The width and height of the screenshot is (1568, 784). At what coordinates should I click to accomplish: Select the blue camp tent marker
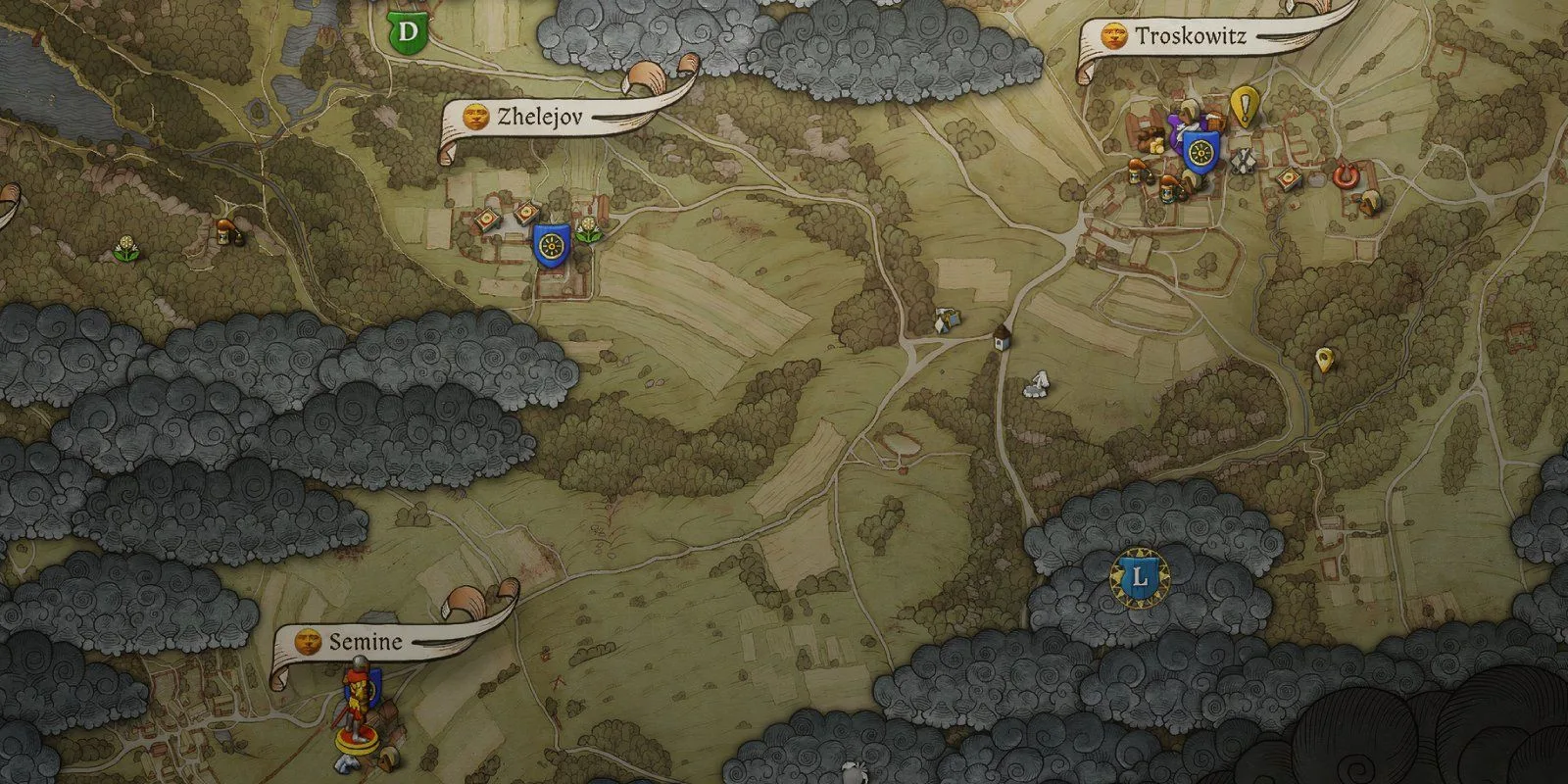pos(947,319)
